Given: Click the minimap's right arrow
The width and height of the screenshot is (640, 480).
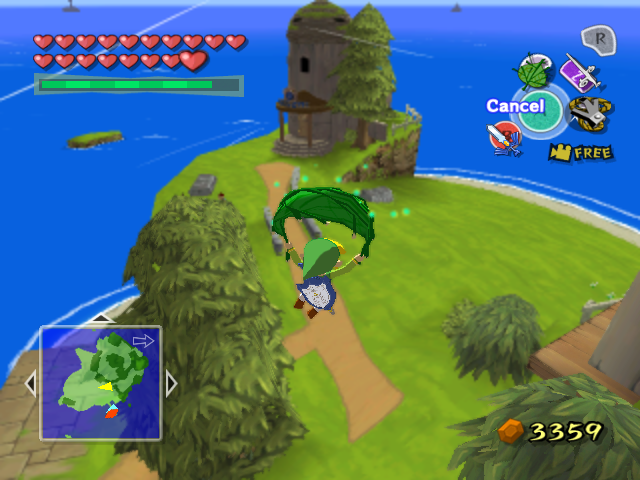Looking at the screenshot, I should click(171, 383).
